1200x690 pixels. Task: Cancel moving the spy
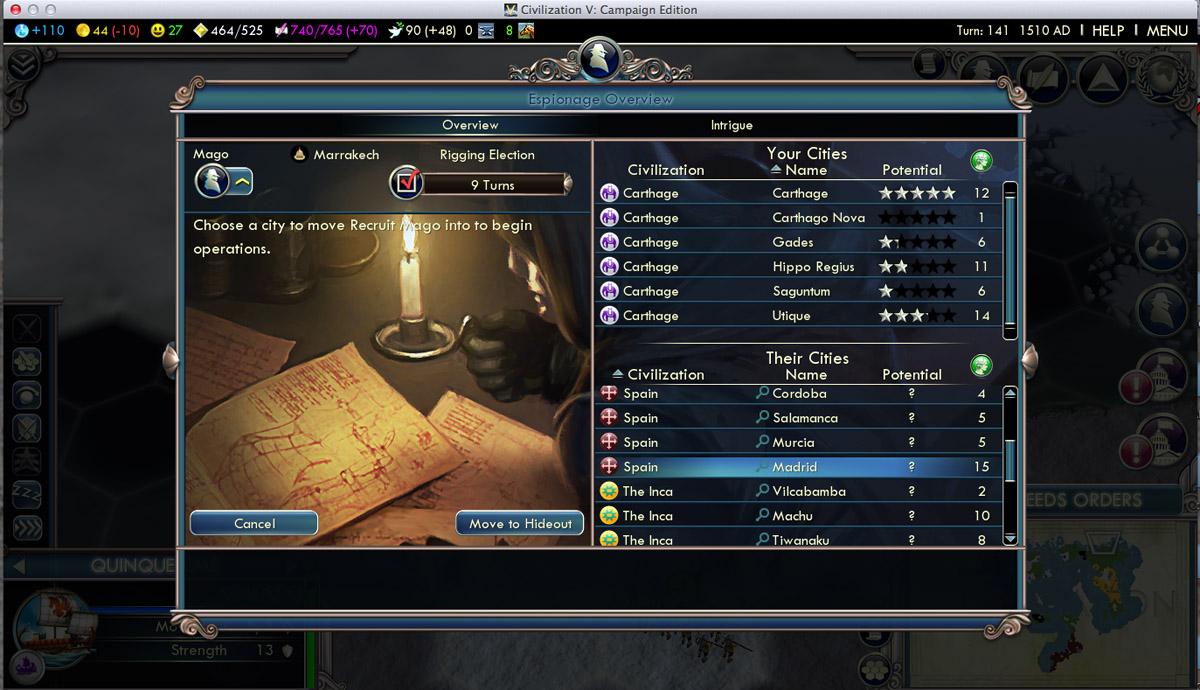254,523
